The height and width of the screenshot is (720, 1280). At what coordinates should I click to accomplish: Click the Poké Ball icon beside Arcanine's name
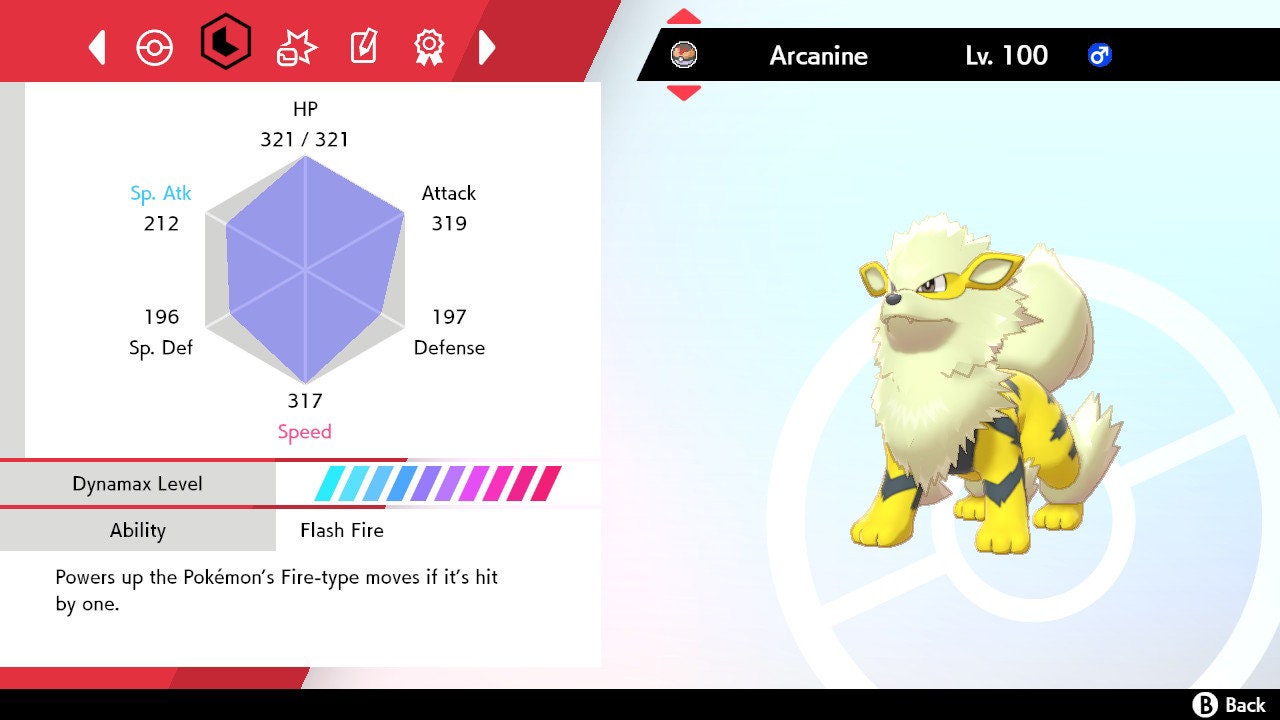click(x=685, y=55)
